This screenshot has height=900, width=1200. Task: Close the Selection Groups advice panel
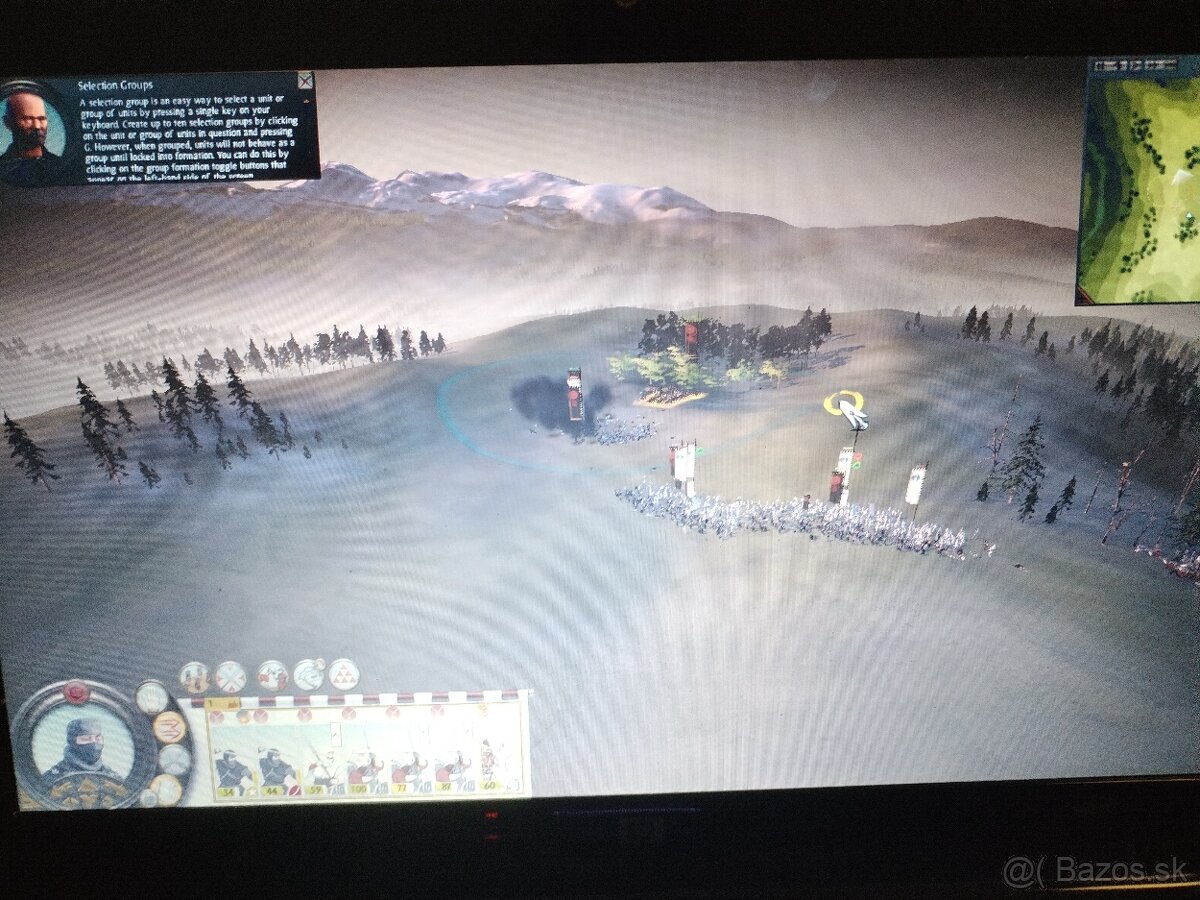[x=305, y=81]
